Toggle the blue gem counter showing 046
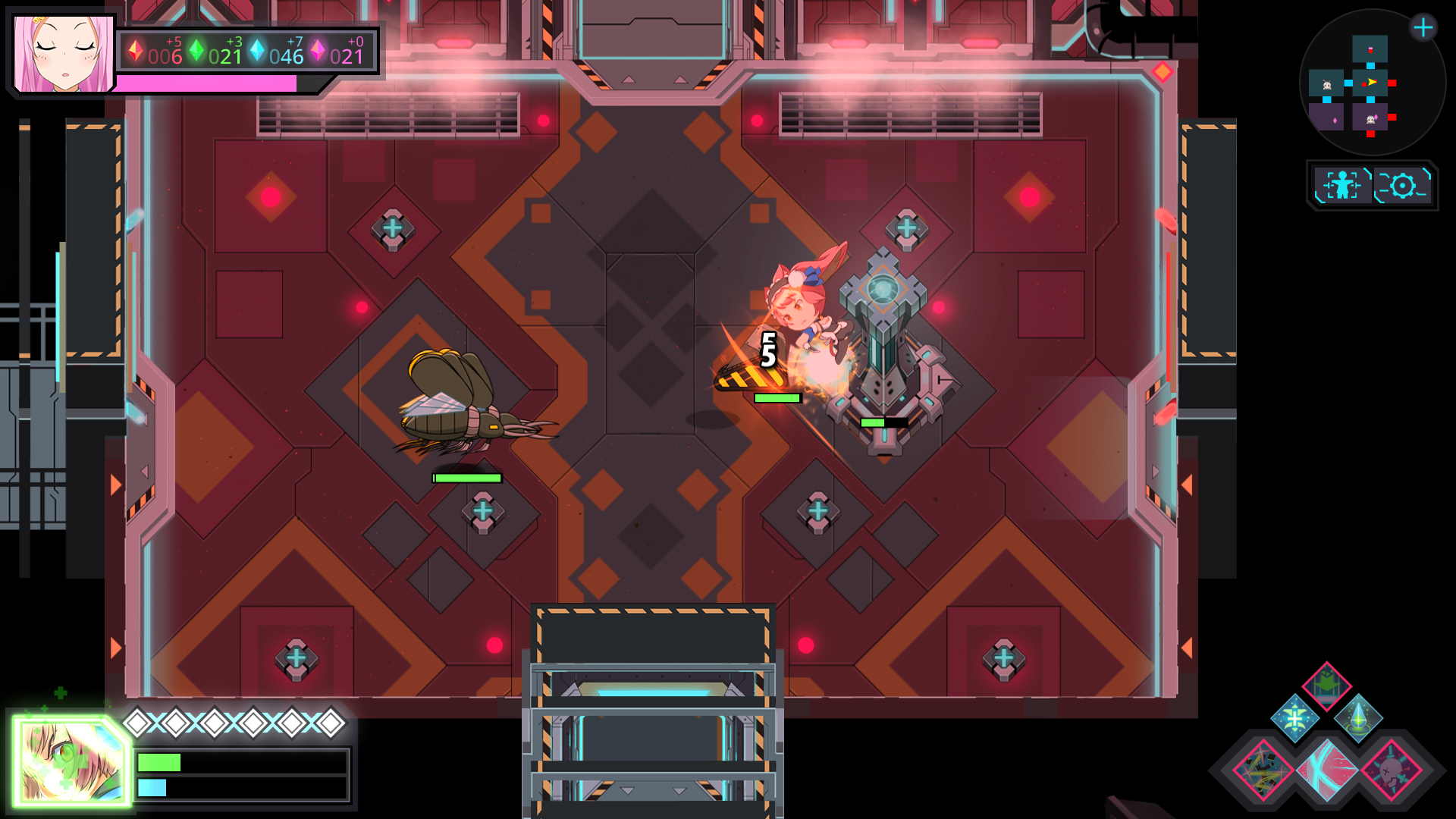Screen dimensions: 1456x819 (281, 53)
